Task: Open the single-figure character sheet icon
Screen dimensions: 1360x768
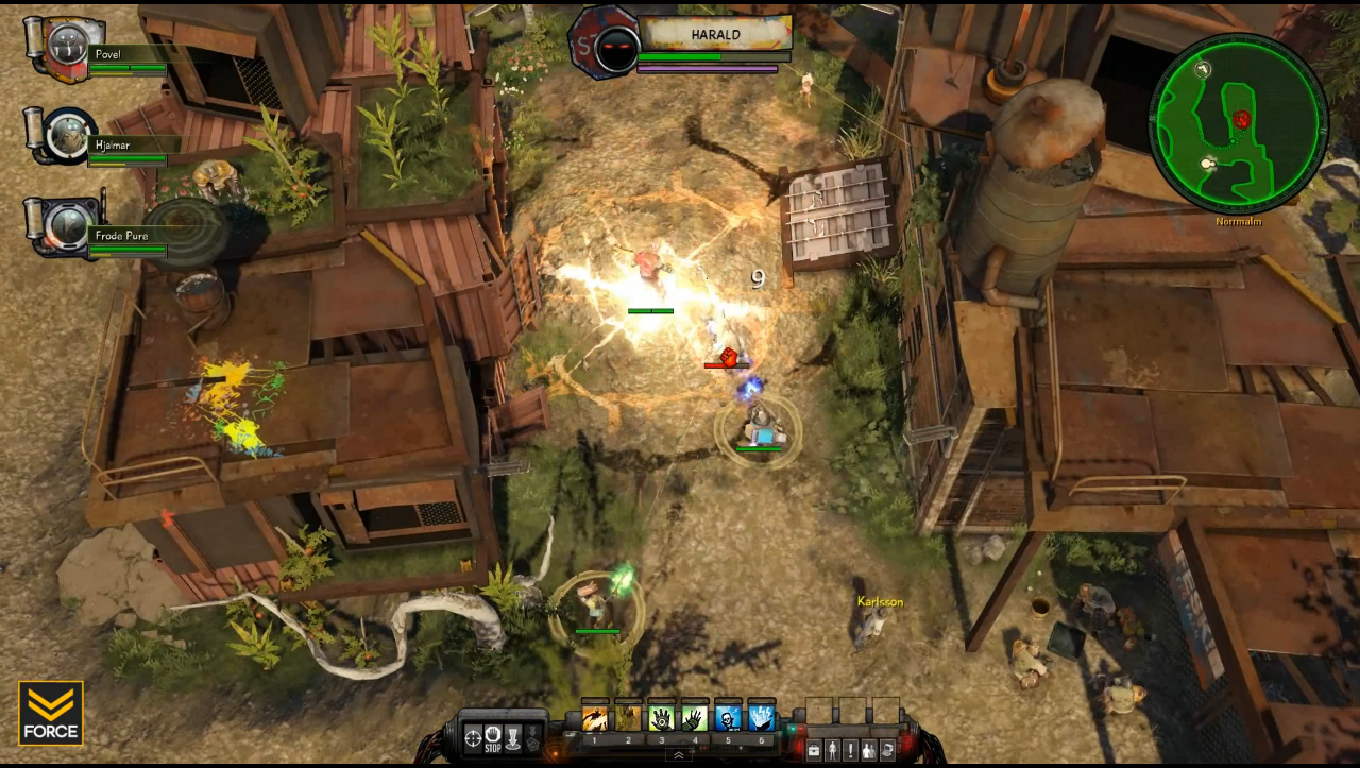Action: pos(832,751)
